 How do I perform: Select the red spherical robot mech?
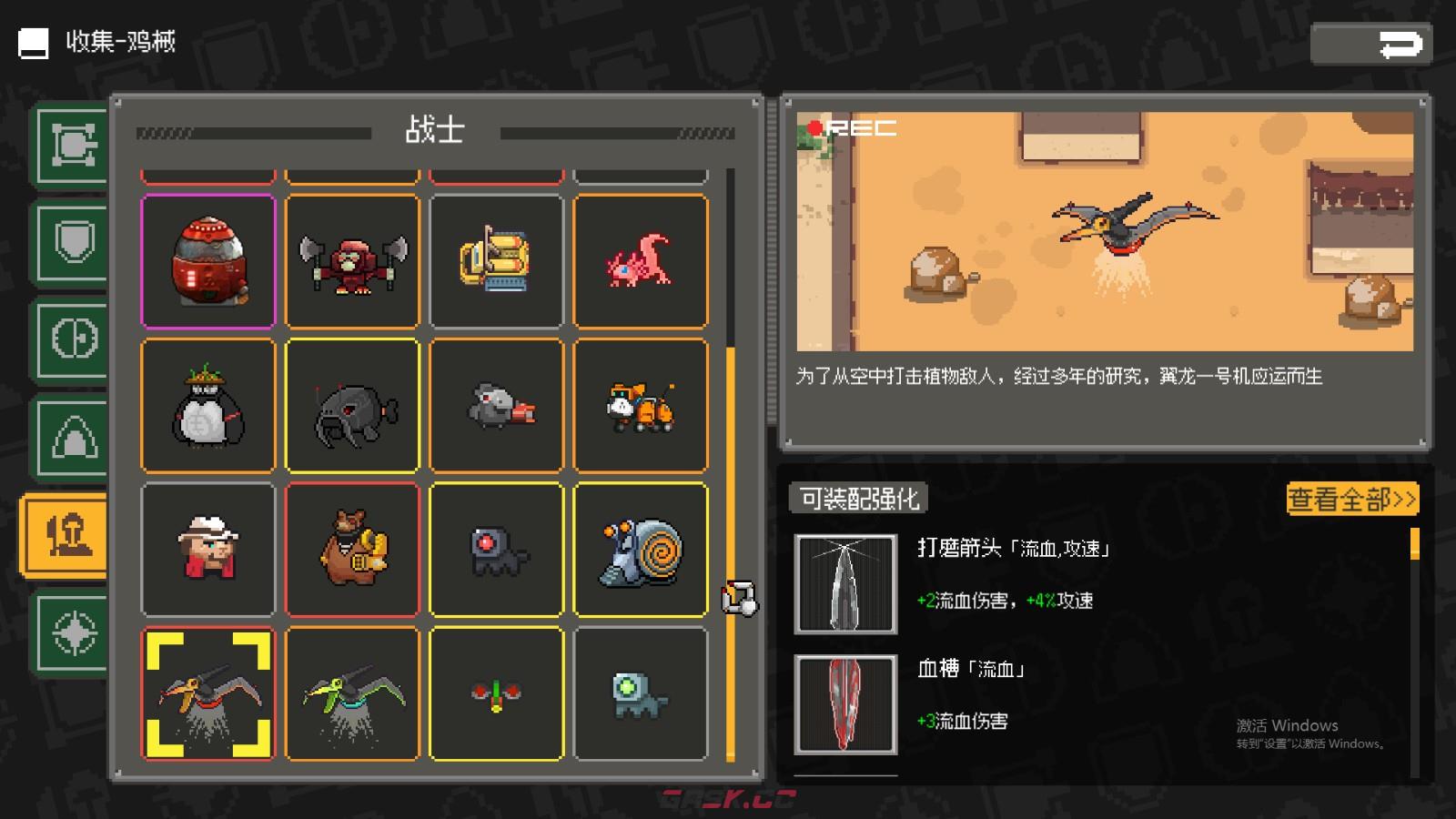tap(207, 261)
